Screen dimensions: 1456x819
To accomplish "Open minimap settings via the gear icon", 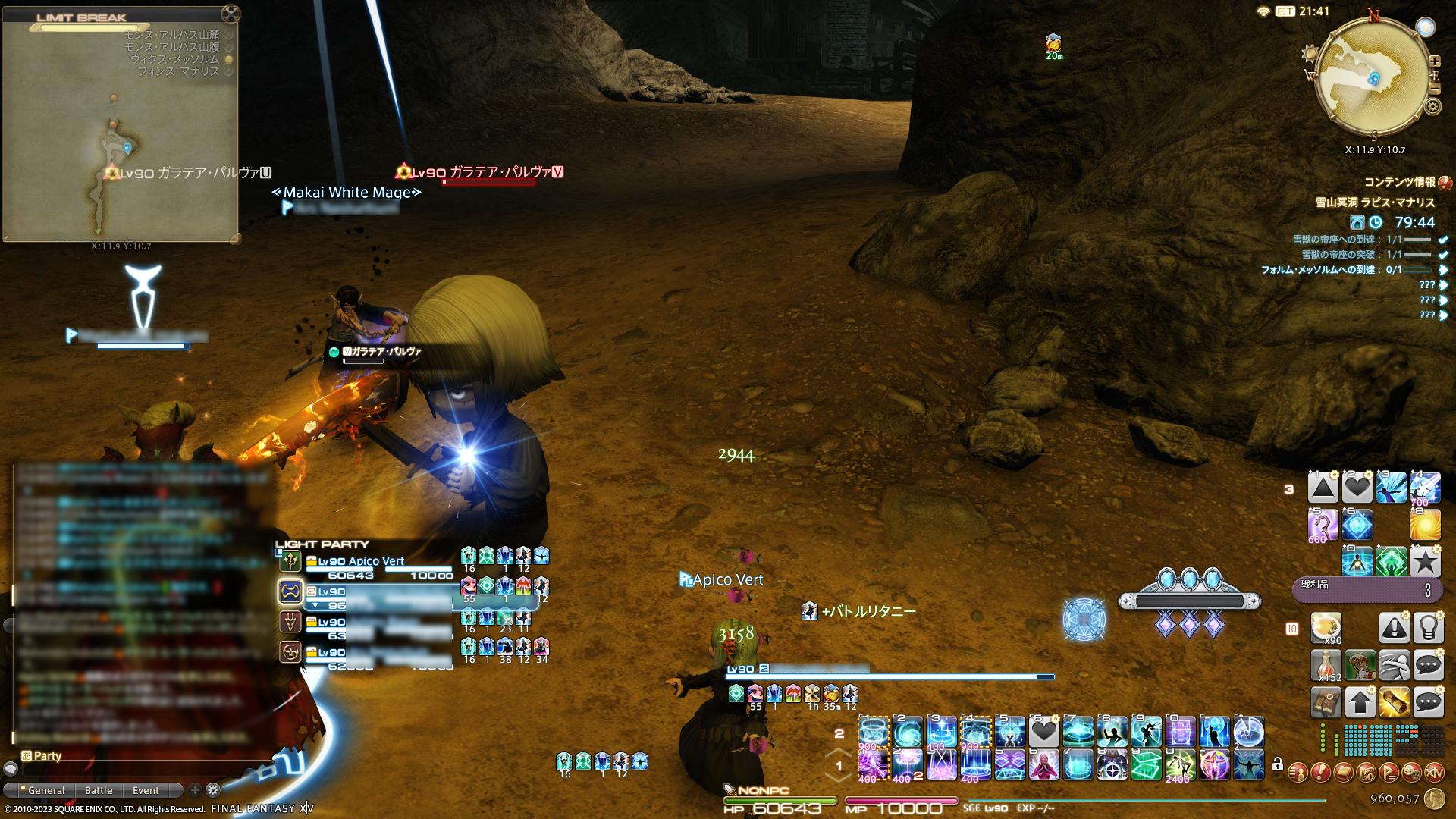I will pyautogui.click(x=1432, y=106).
